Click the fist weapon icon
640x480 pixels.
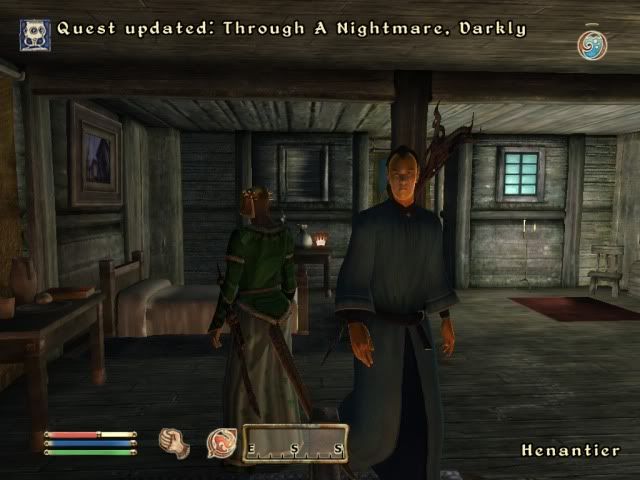(x=175, y=443)
